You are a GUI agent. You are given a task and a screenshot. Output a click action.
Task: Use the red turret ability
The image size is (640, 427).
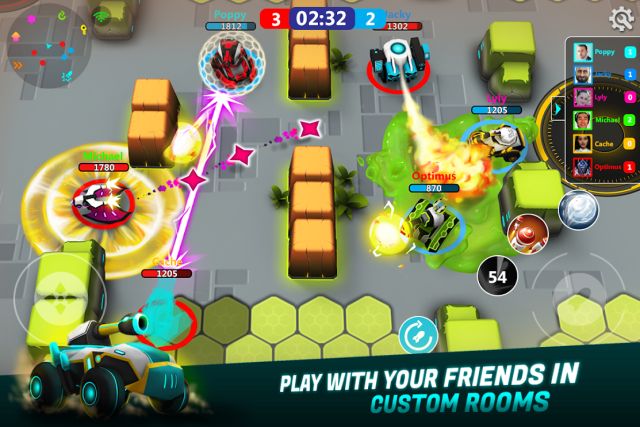pos(526,232)
